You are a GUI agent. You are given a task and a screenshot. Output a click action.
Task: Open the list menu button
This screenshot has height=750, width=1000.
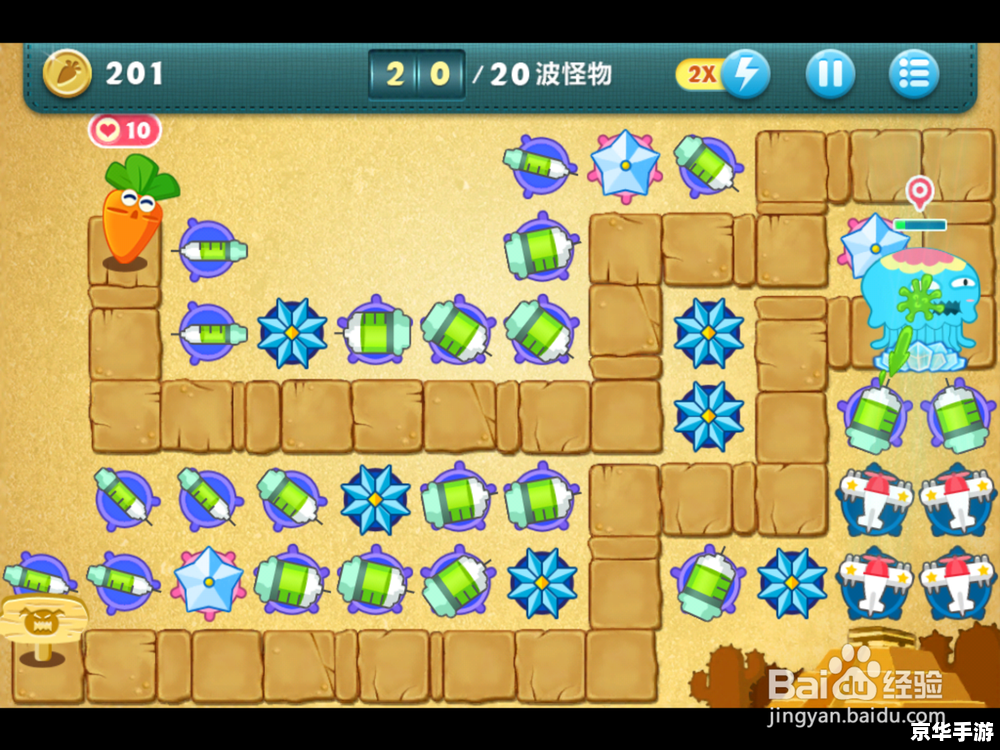point(913,73)
